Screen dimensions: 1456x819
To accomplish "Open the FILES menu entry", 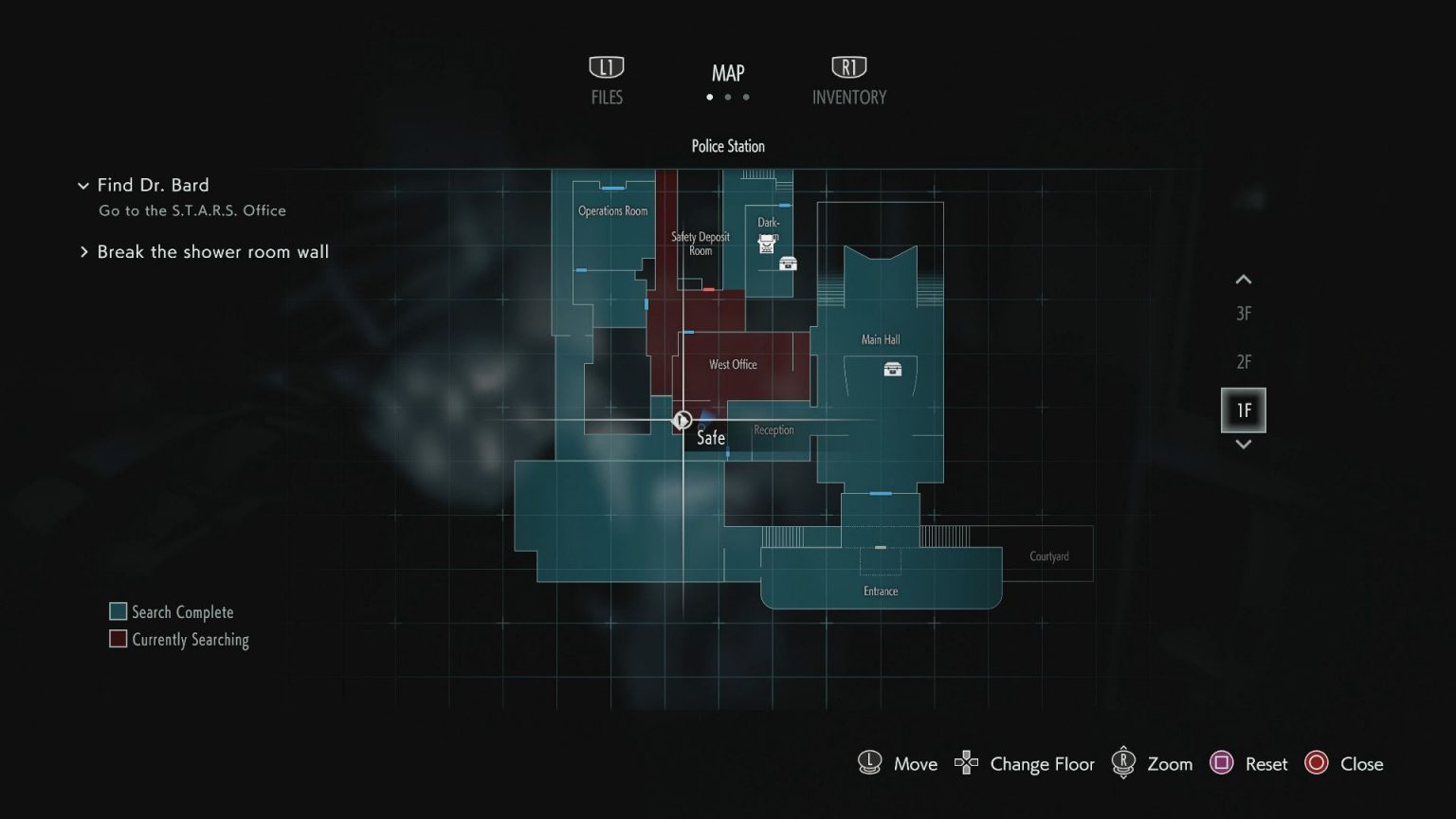I will [606, 81].
